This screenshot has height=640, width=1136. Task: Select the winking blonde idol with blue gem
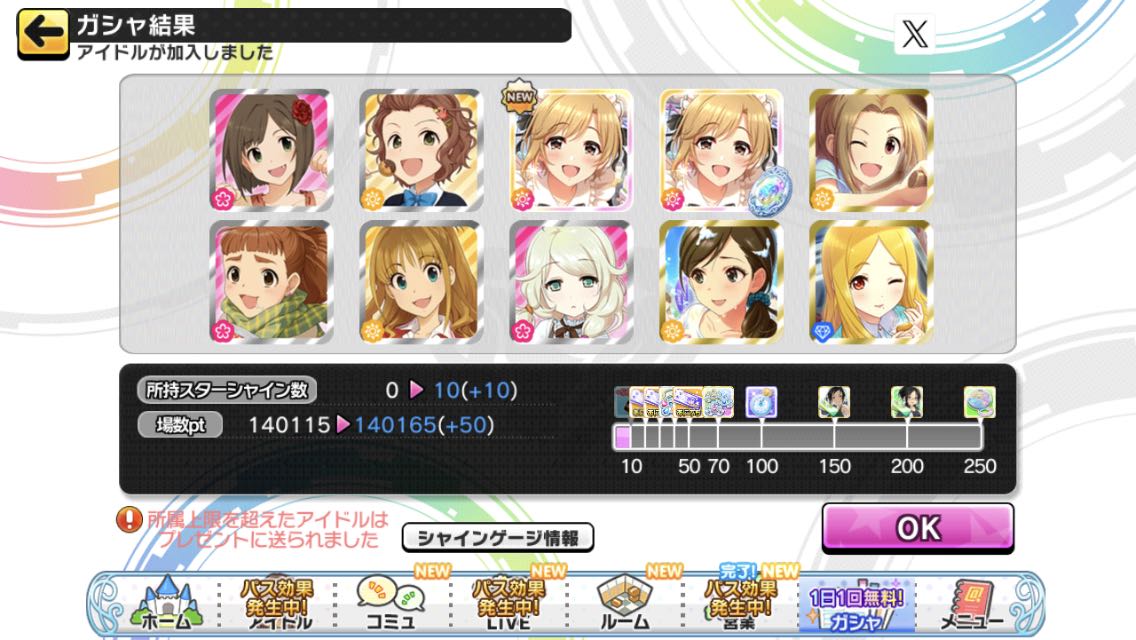click(869, 282)
